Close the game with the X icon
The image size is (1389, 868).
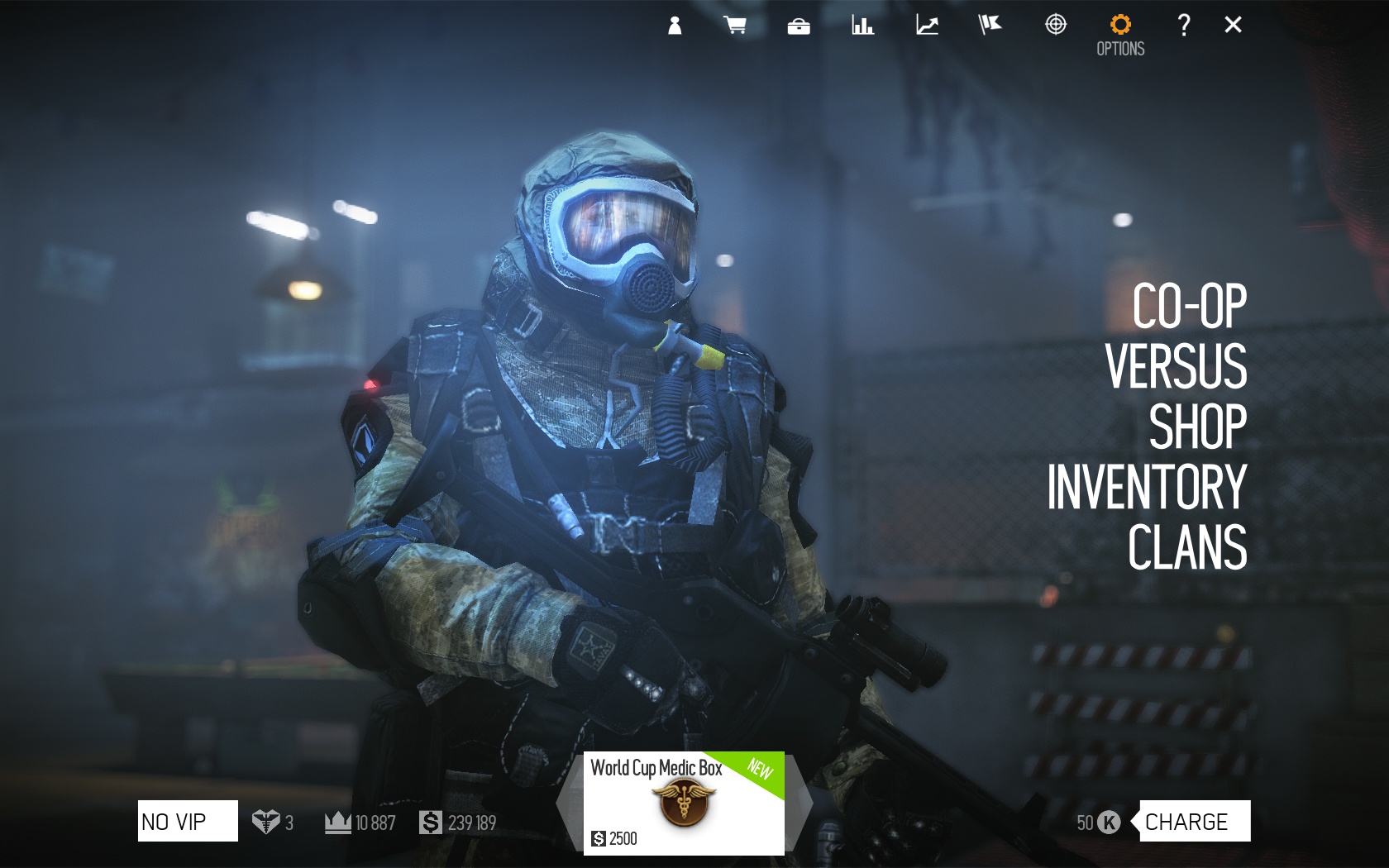coord(1233,26)
